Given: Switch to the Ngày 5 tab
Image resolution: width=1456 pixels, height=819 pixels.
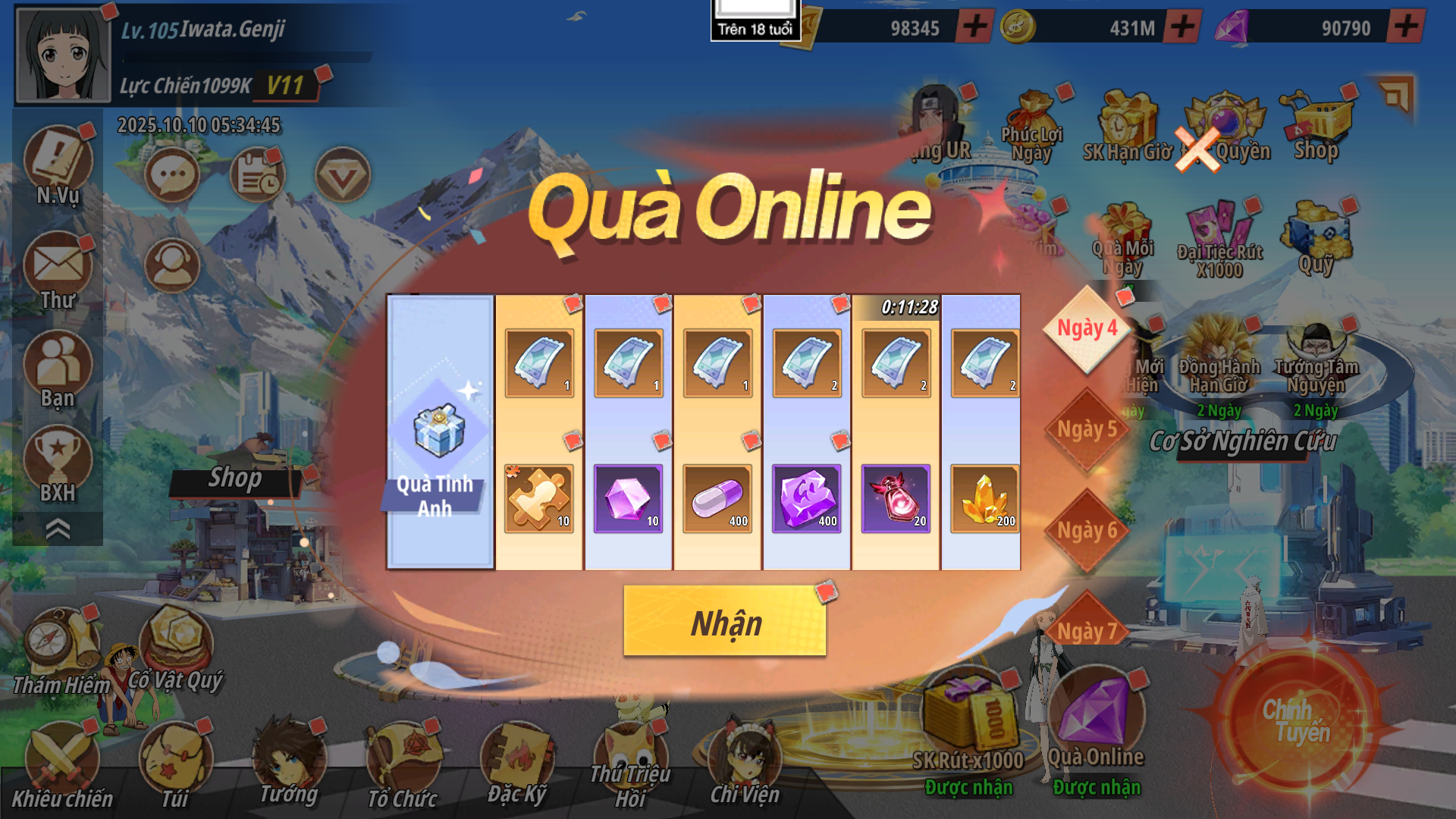Looking at the screenshot, I should point(1087,430).
